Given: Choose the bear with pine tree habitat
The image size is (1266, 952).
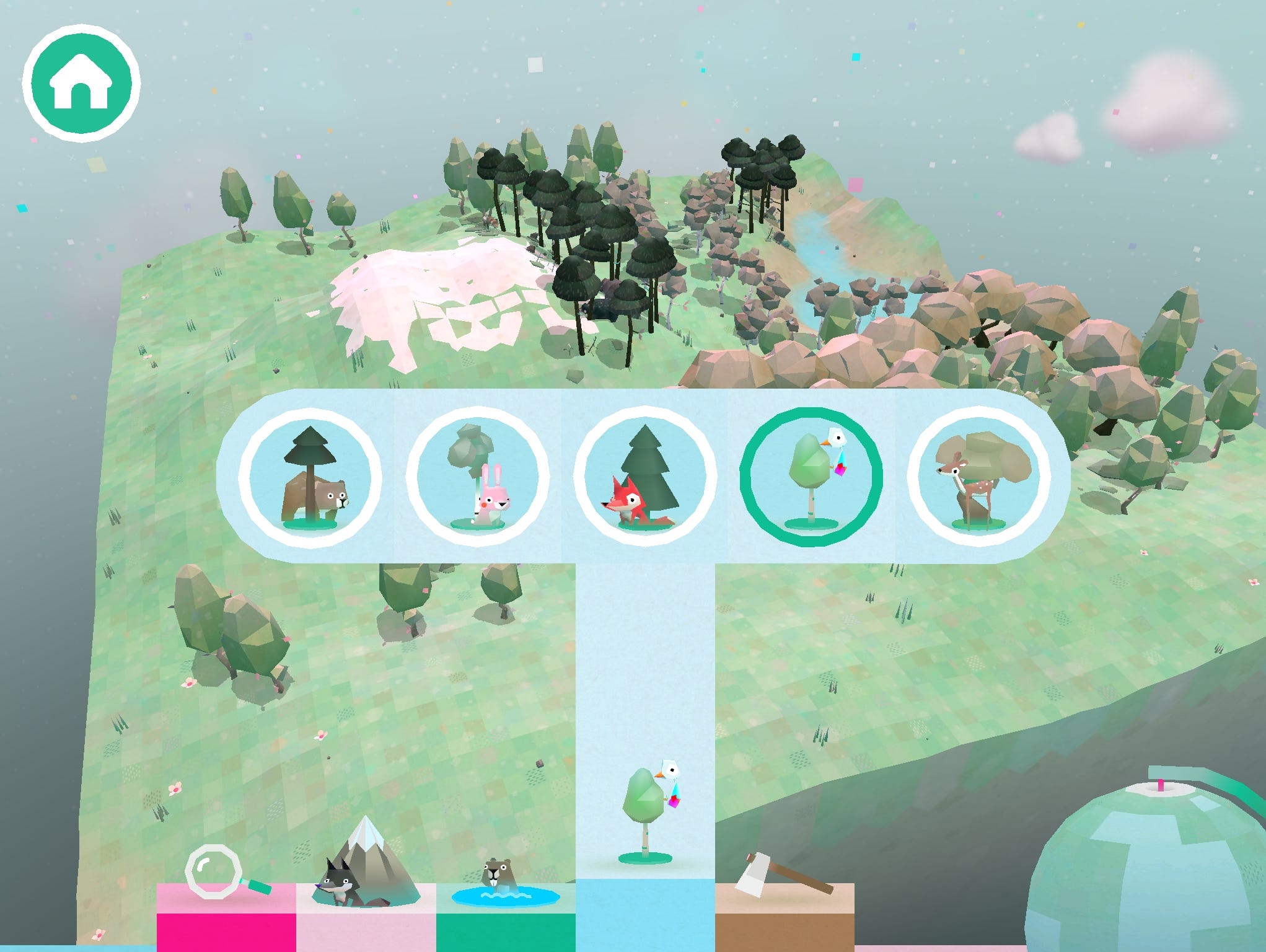Looking at the screenshot, I should 310,477.
